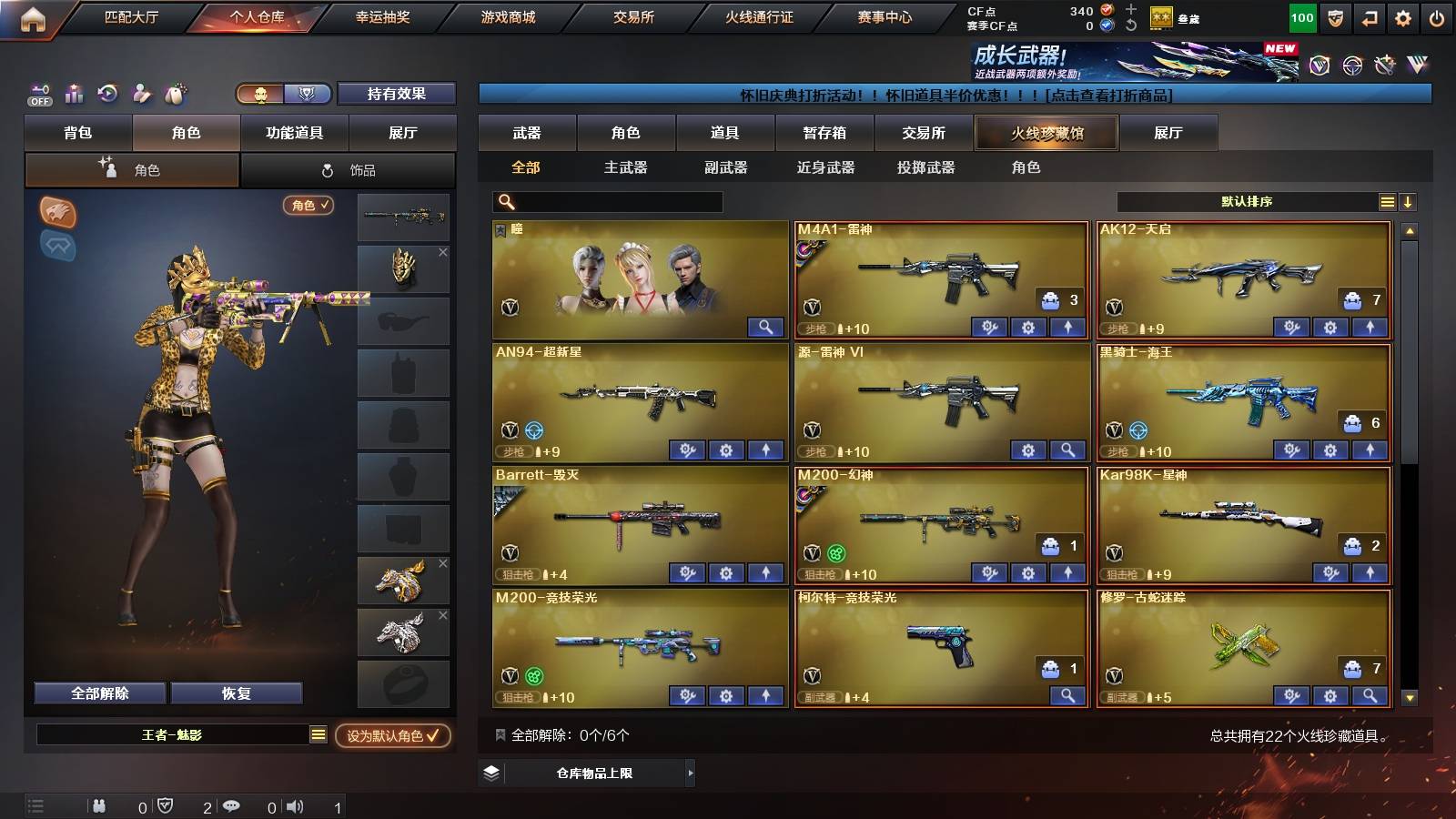Screen dimensions: 1456x819
Task: Open the 默认排序 sorting dropdown
Action: [1247, 201]
